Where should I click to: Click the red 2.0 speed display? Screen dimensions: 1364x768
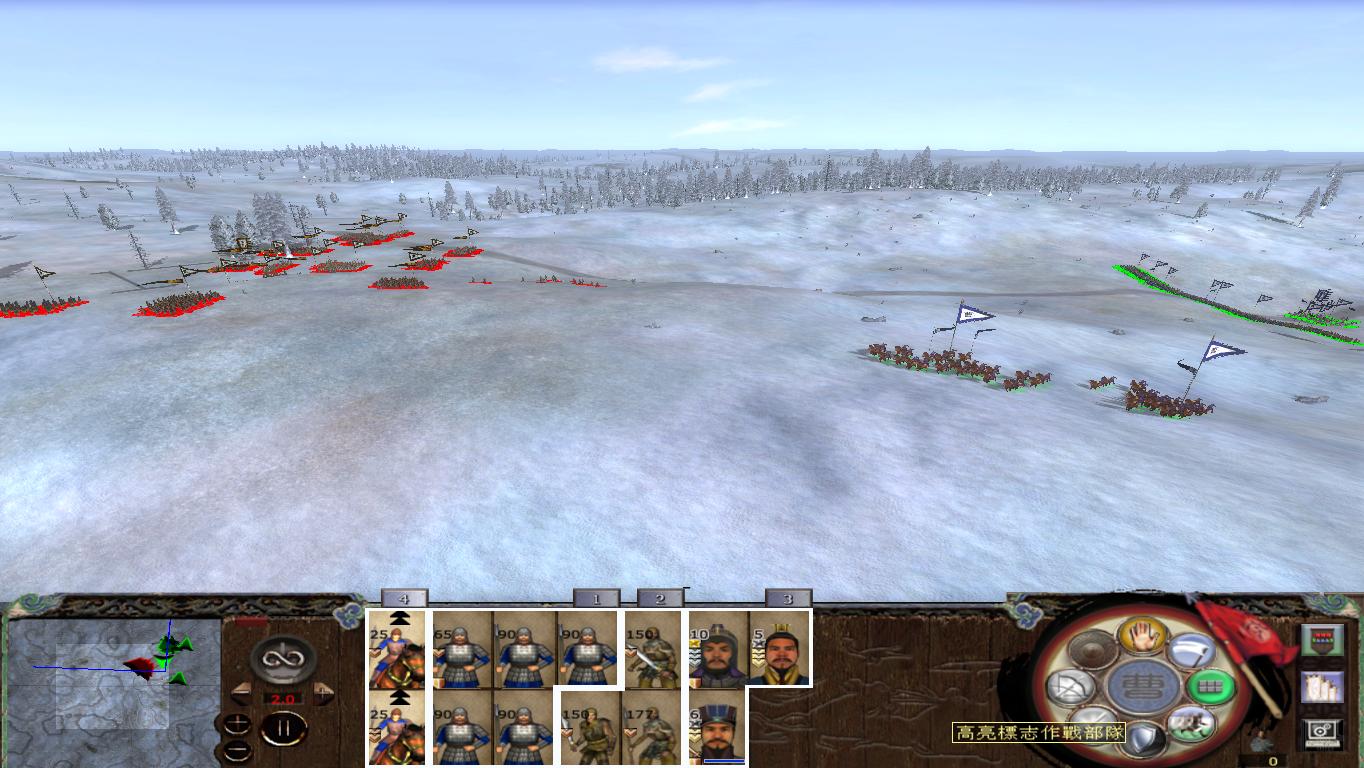tap(282, 698)
